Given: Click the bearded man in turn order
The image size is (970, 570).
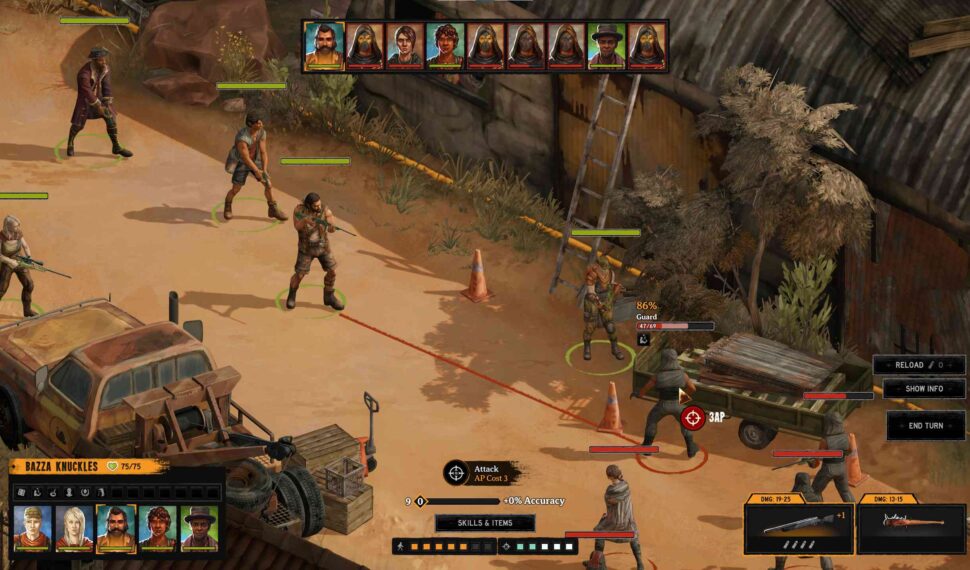Looking at the screenshot, I should (x=324, y=45).
